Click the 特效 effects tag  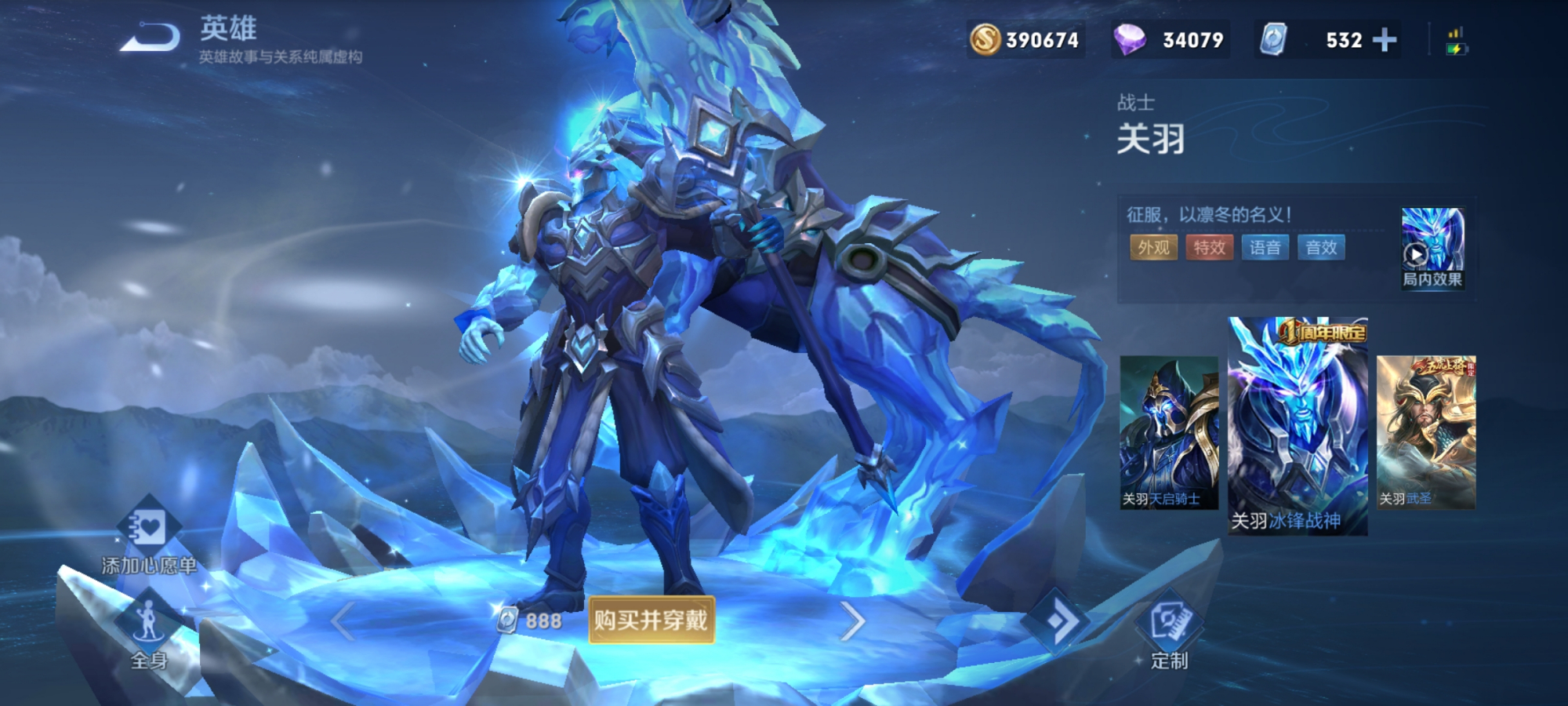tap(1209, 248)
